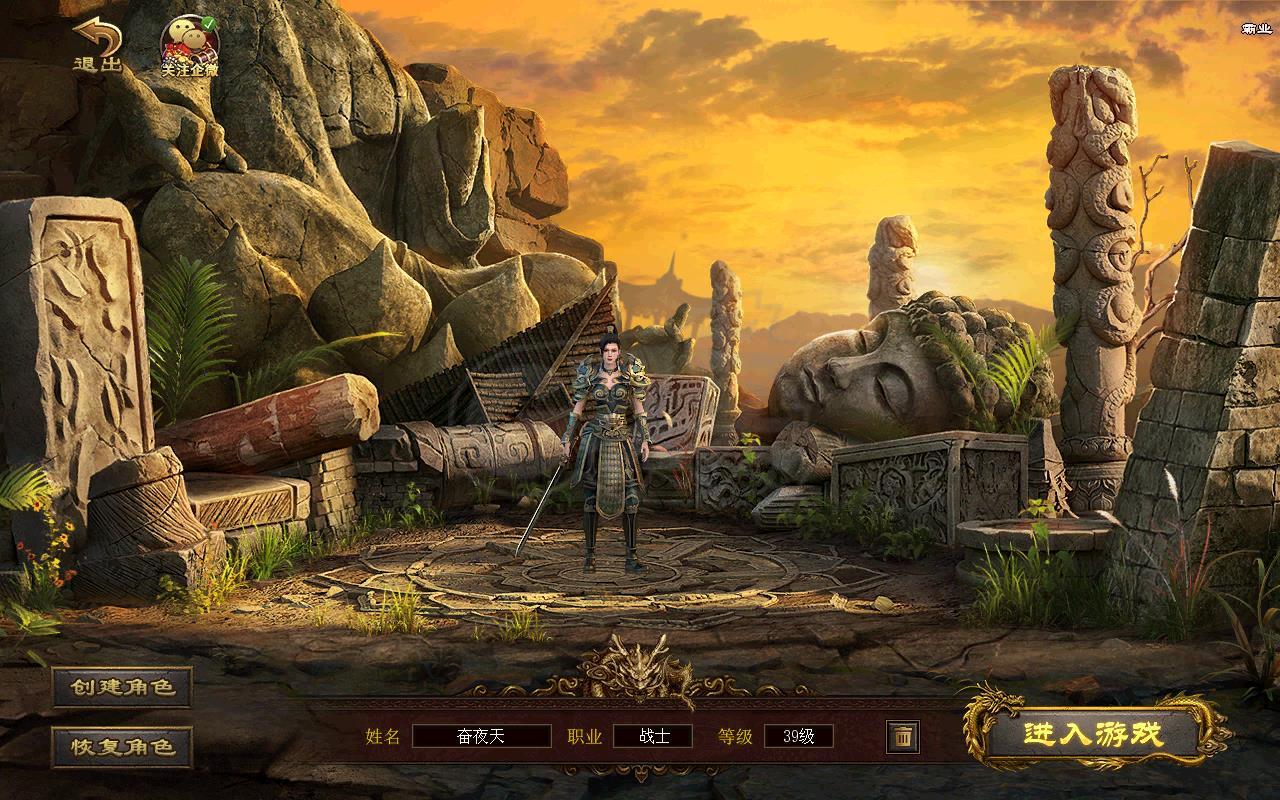This screenshot has width=1280, height=800.
Task: Start playing with 进入游戏 button
Action: tap(1094, 735)
